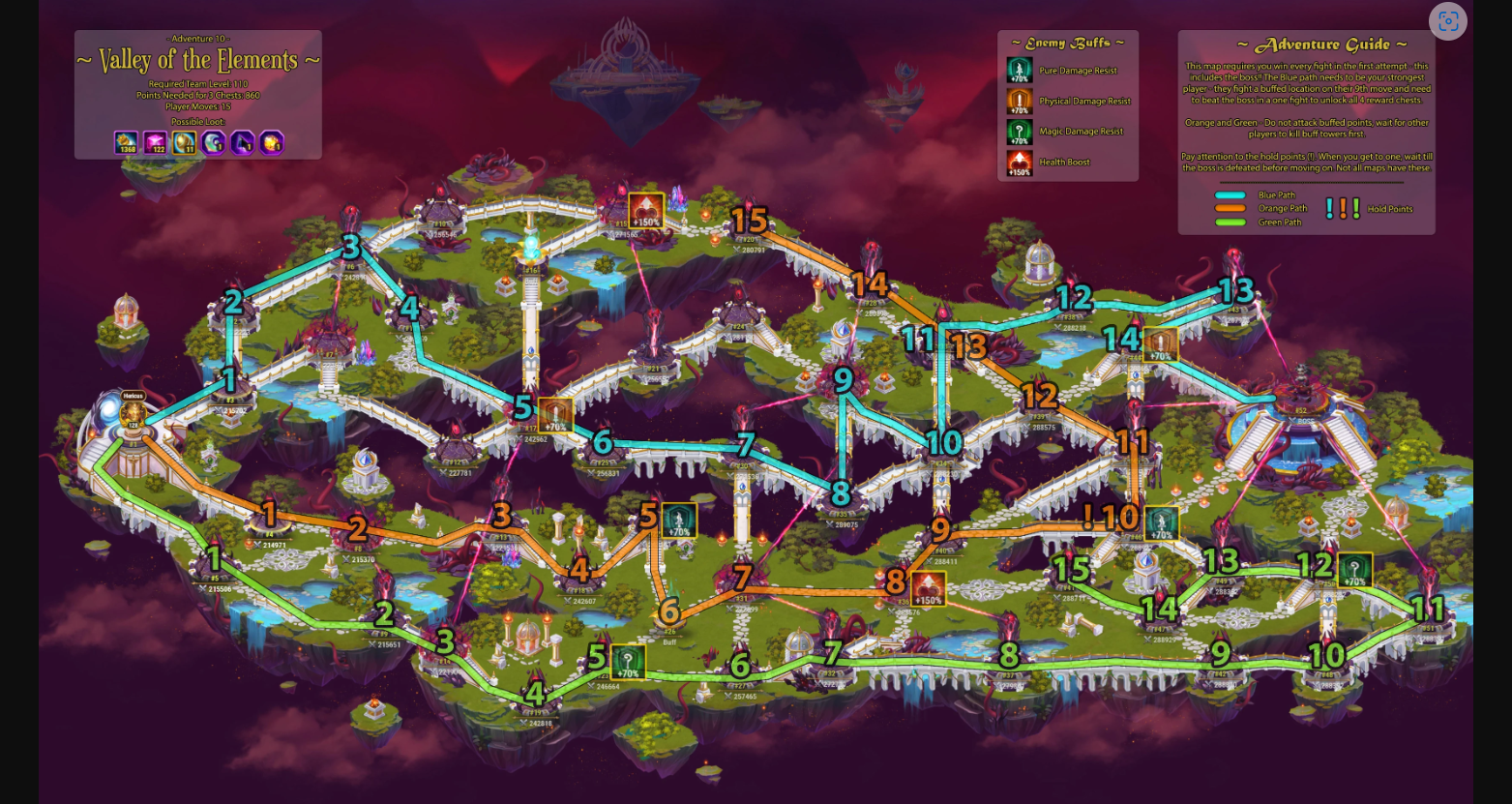The height and width of the screenshot is (804, 1512).
Task: Pick the dark purple shard loot icon
Action: coord(243,143)
